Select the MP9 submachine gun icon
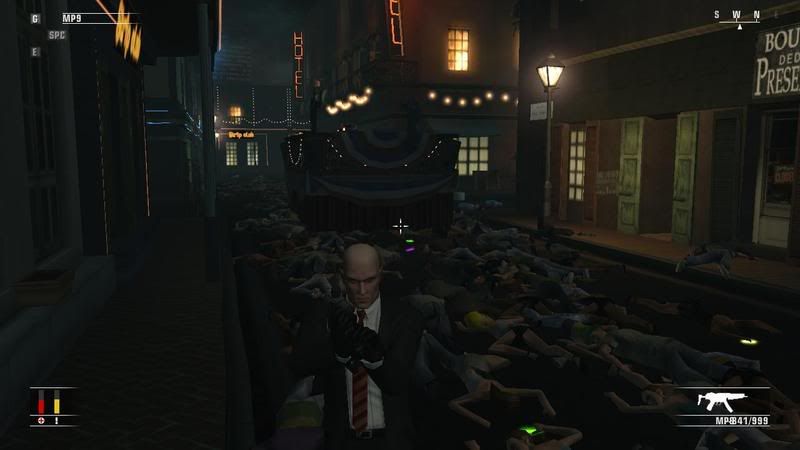Viewport: 800px width, 450px height. (x=718, y=402)
